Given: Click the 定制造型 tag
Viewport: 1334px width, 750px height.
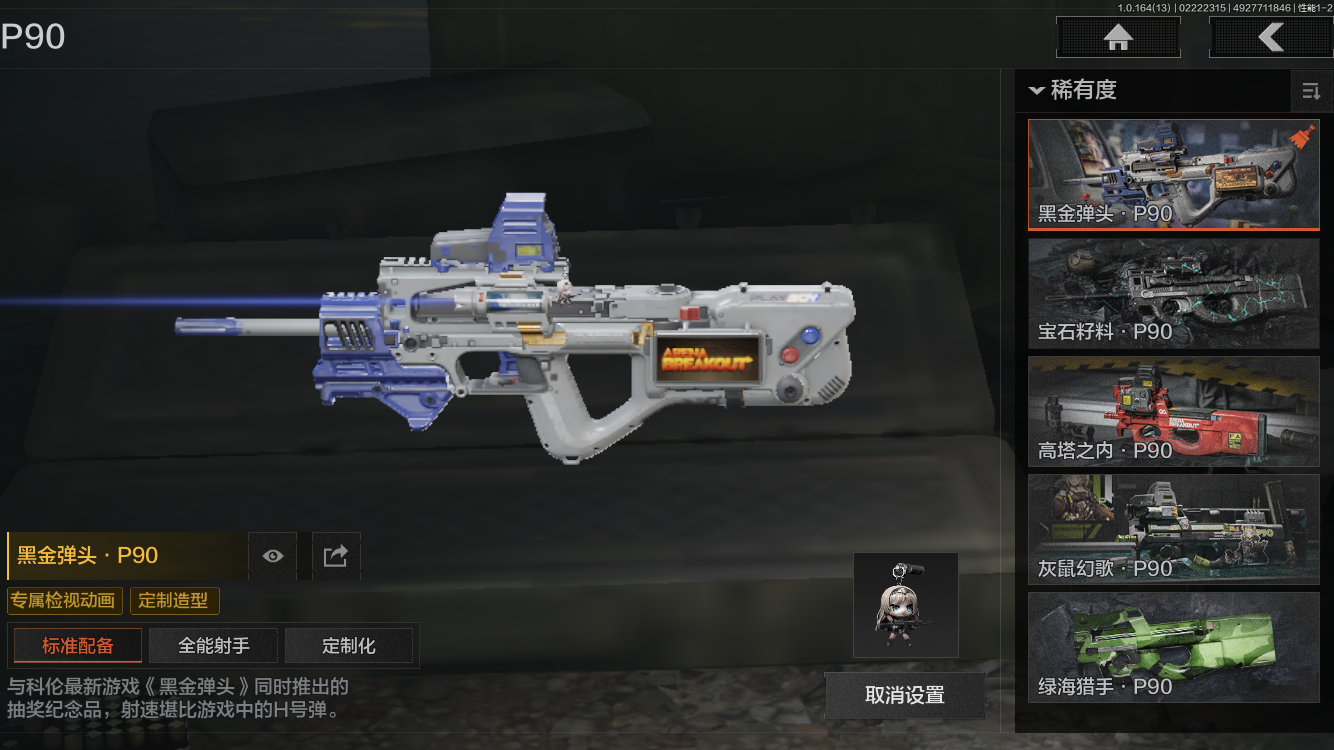Looking at the screenshot, I should 174,601.
